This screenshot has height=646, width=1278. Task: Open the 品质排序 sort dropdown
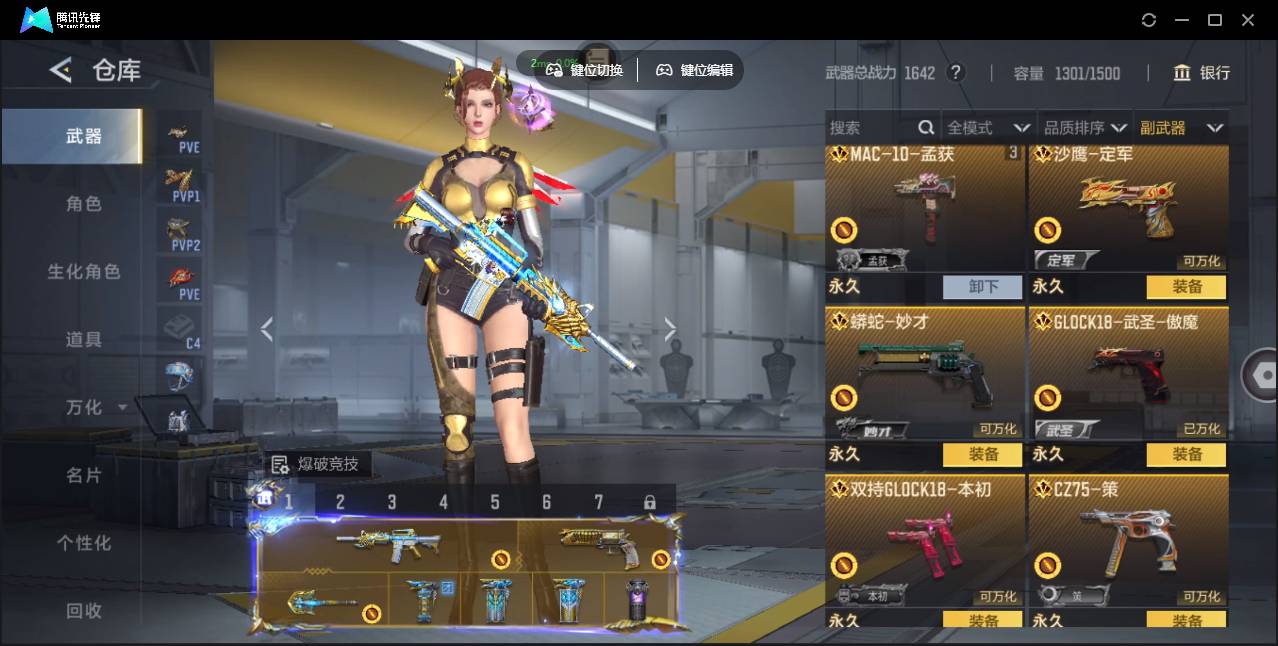tap(1085, 128)
